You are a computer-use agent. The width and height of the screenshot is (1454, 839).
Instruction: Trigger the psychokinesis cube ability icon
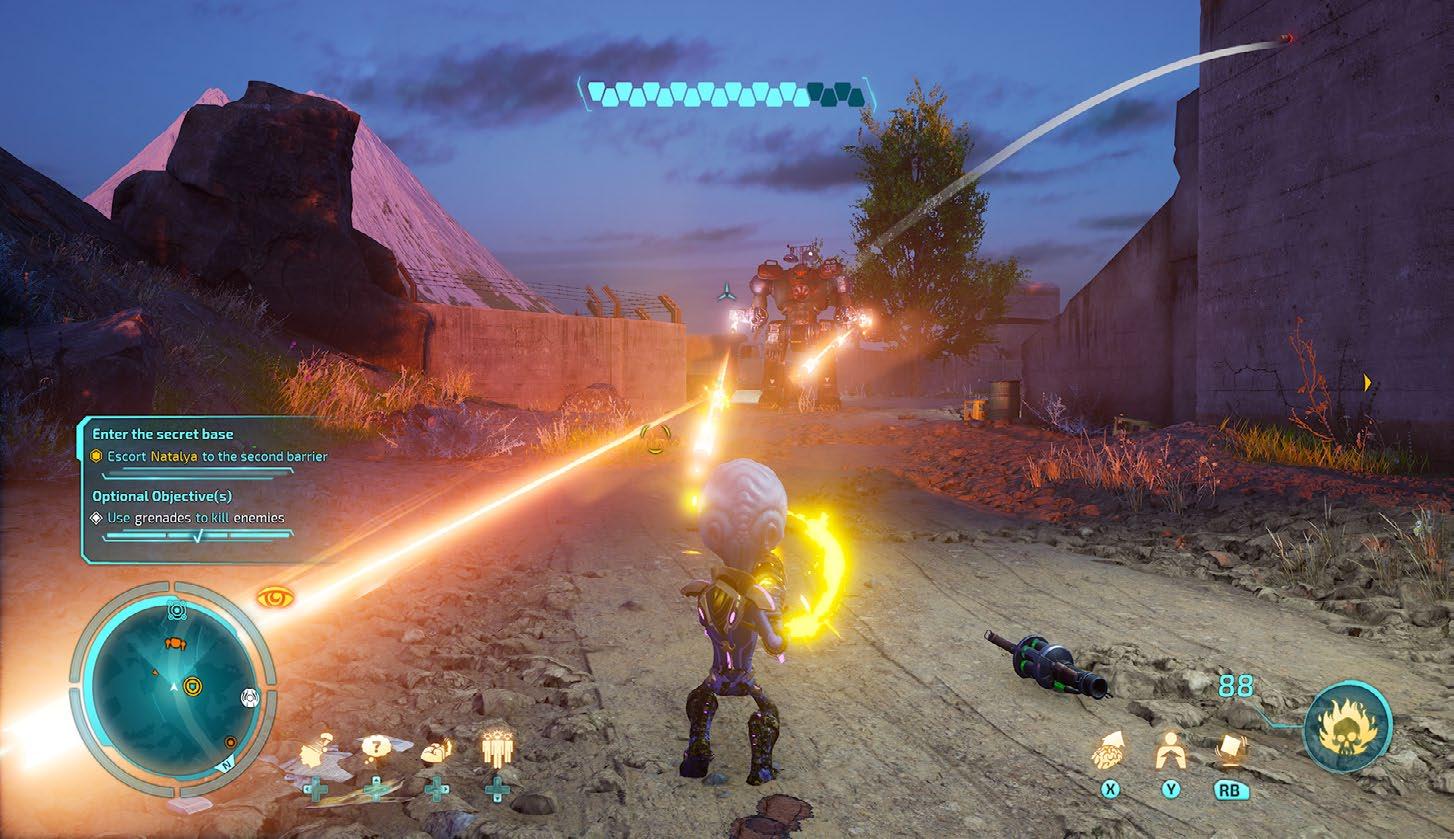pyautogui.click(x=1229, y=750)
